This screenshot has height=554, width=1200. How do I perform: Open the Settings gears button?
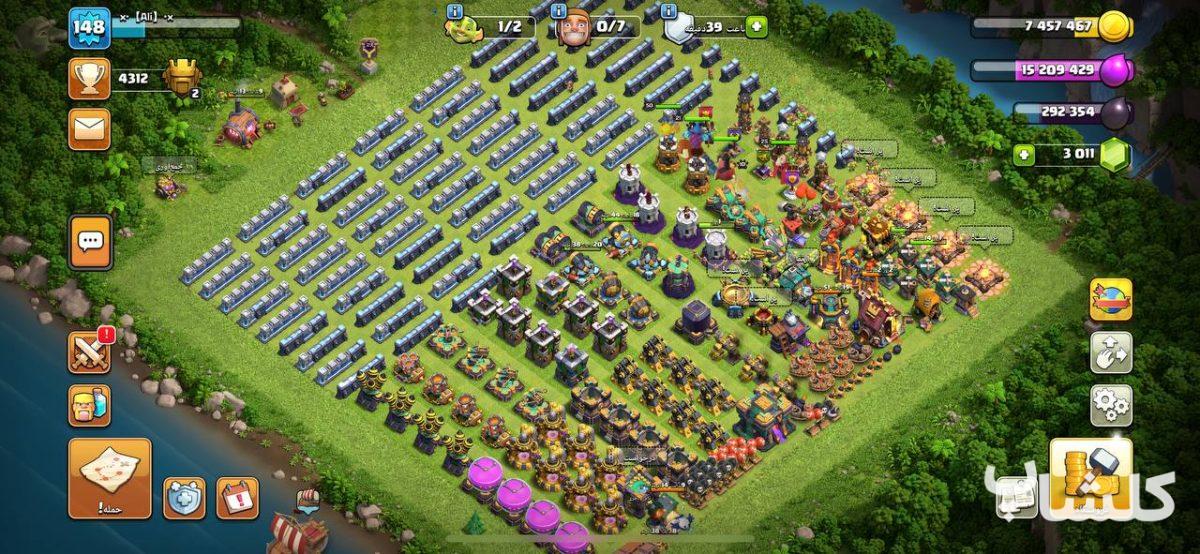pos(1111,405)
